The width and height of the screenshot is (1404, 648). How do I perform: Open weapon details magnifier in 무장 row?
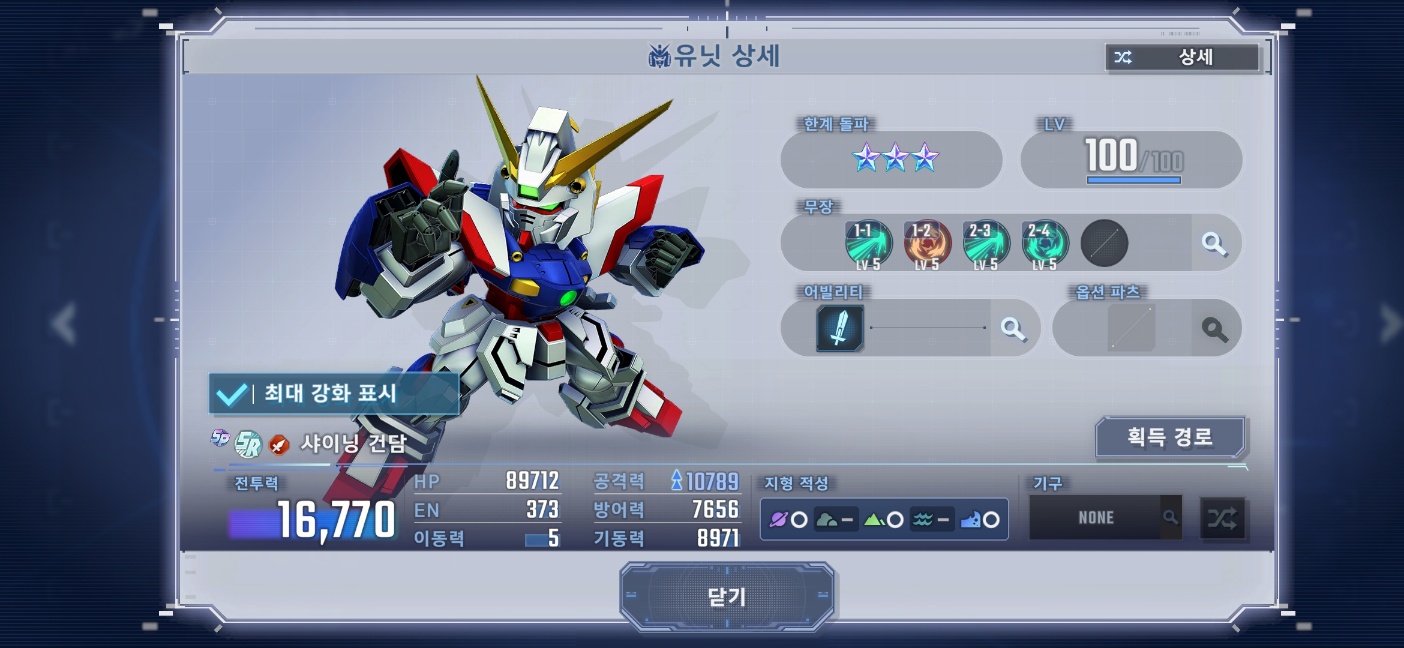(1214, 243)
